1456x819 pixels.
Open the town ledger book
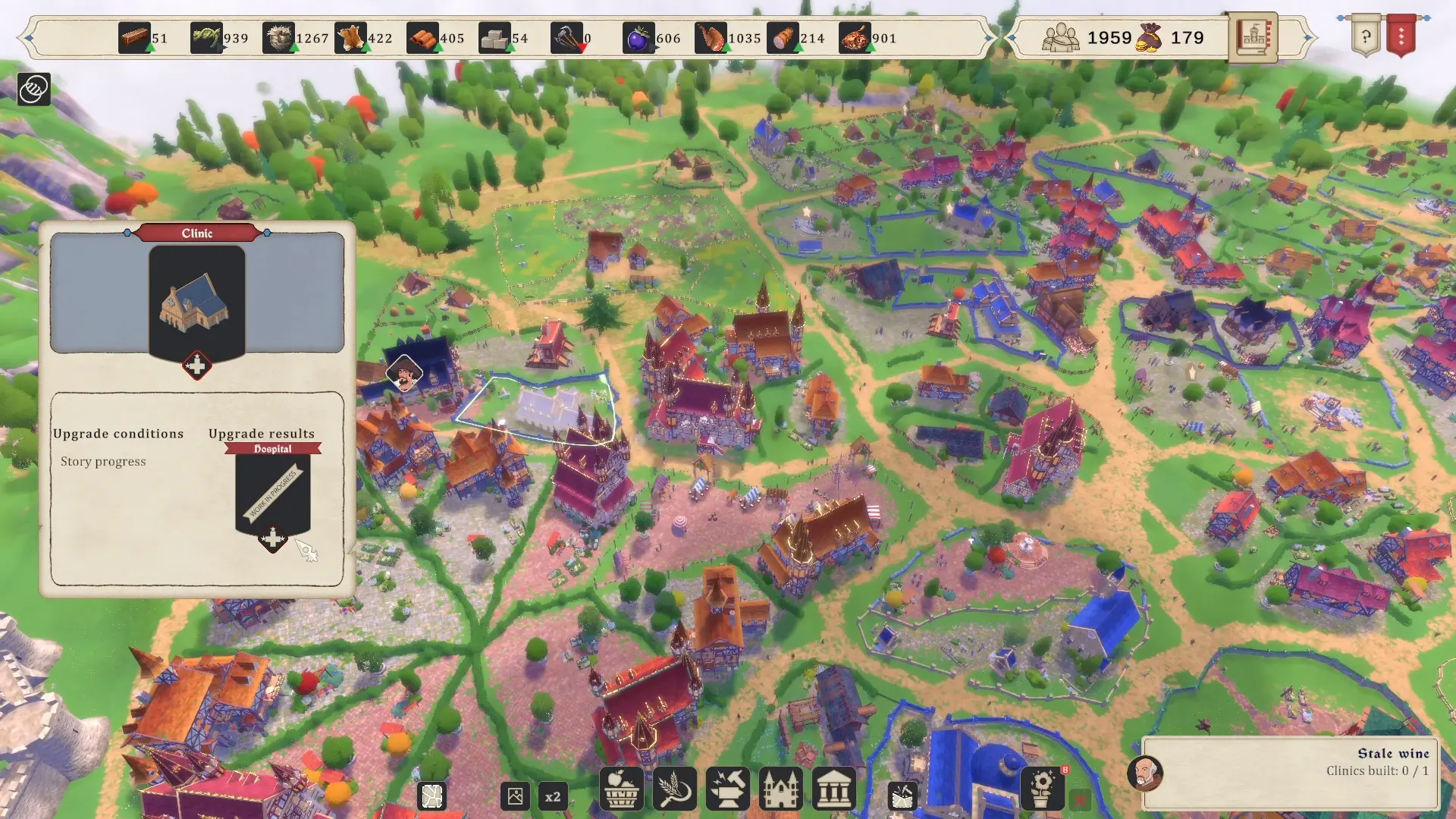(x=1253, y=37)
